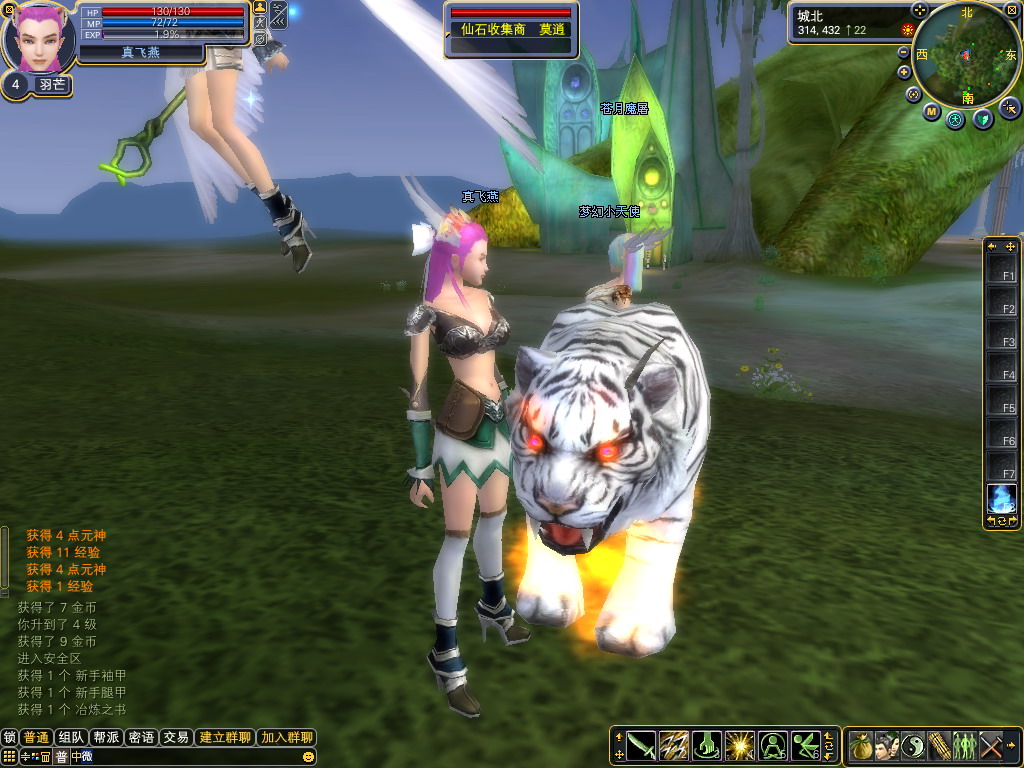Zoom in the minimap with plus button
1024x768 pixels.
point(904,72)
